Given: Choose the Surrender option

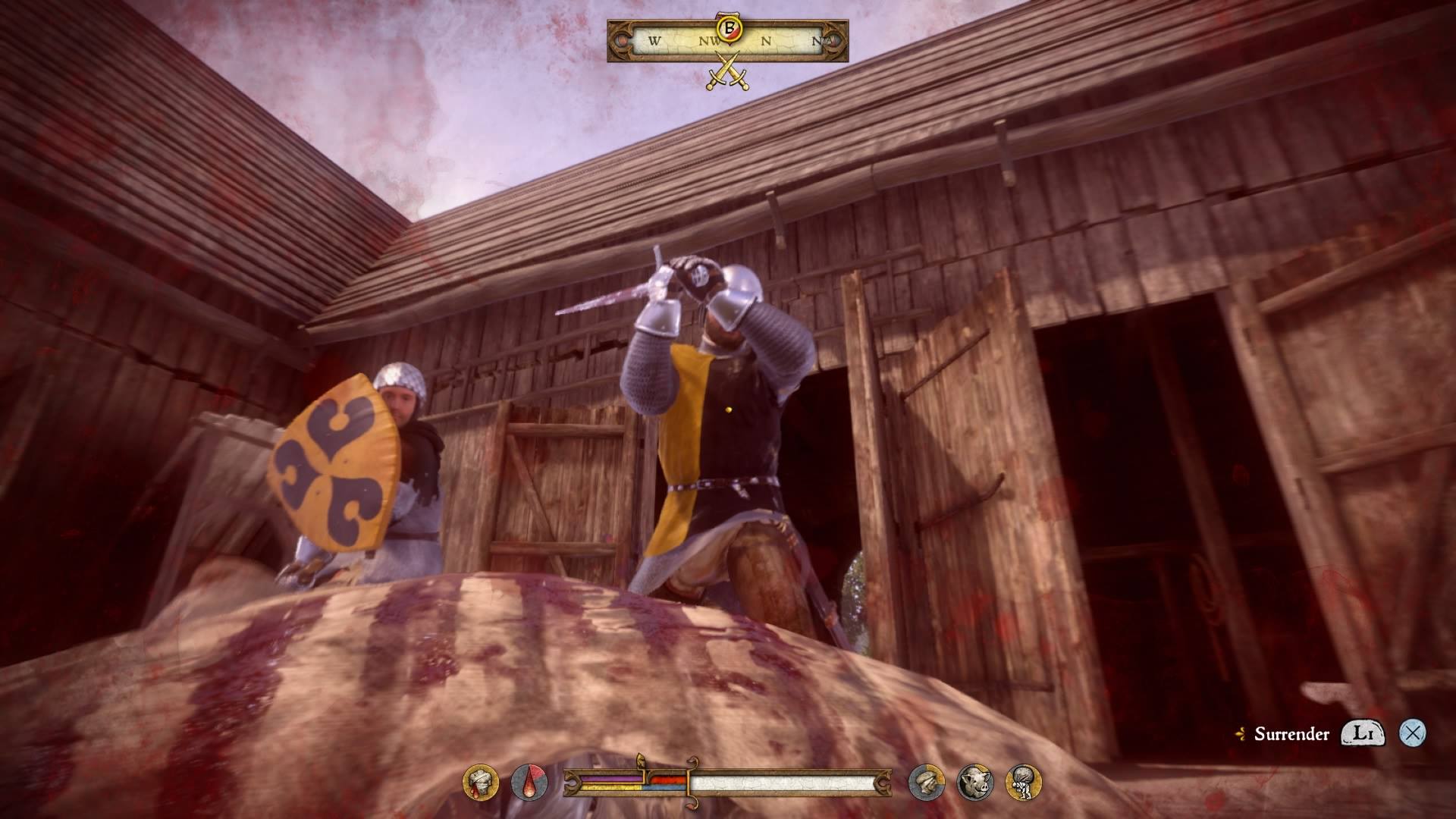Looking at the screenshot, I should (x=1291, y=733).
